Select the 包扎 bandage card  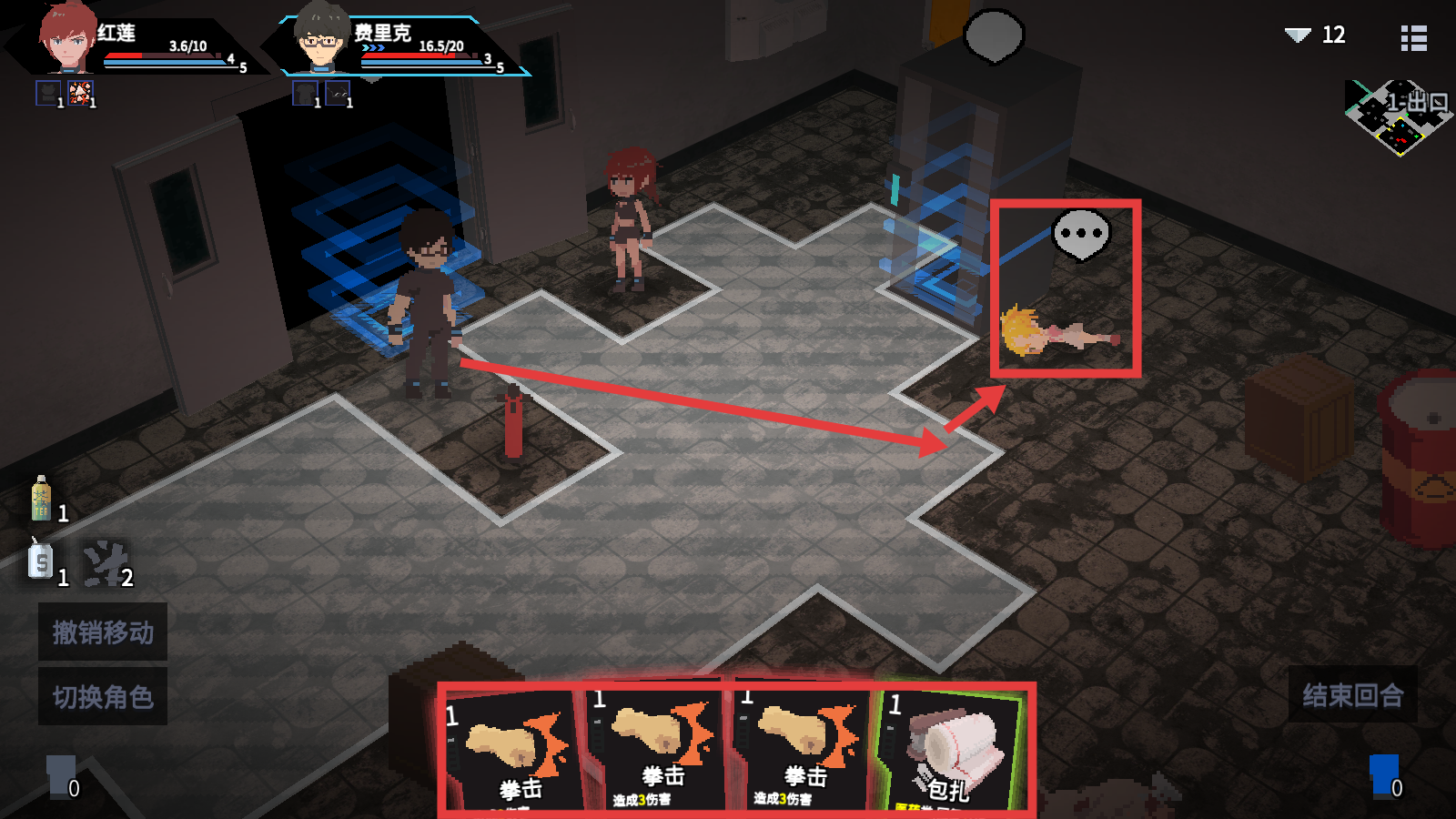coord(950,750)
